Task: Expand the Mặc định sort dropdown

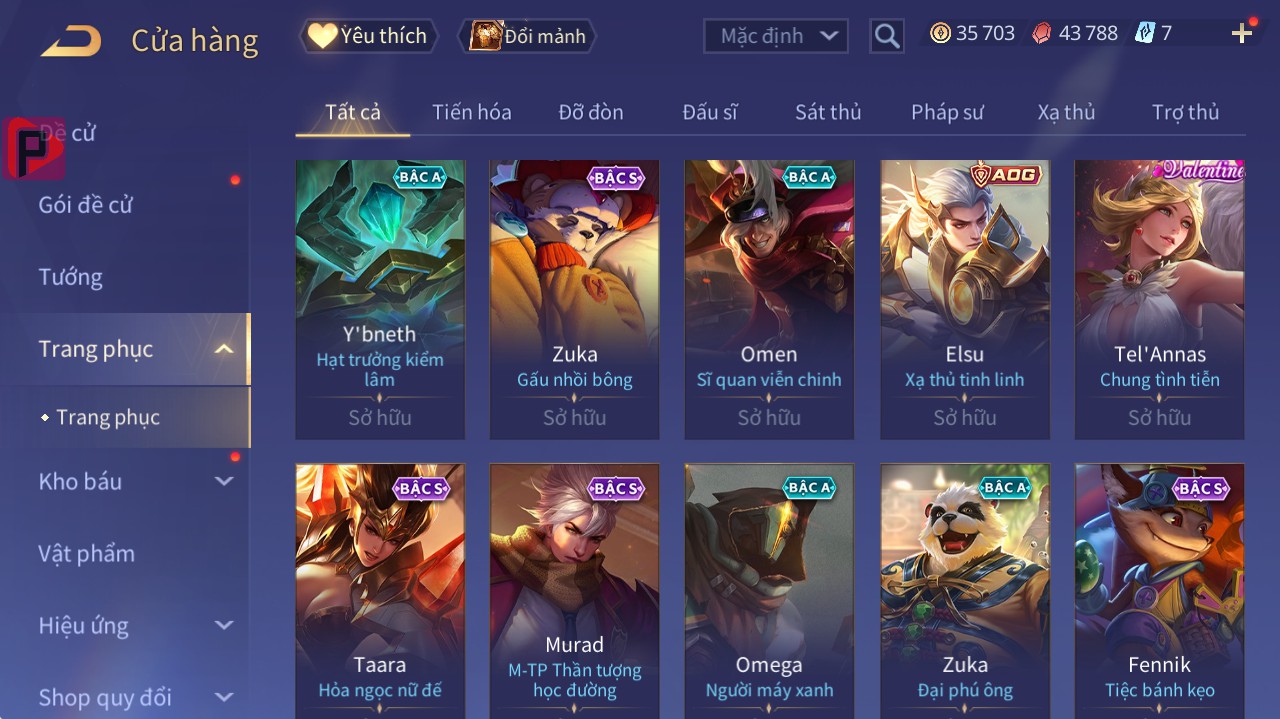Action: click(x=776, y=36)
